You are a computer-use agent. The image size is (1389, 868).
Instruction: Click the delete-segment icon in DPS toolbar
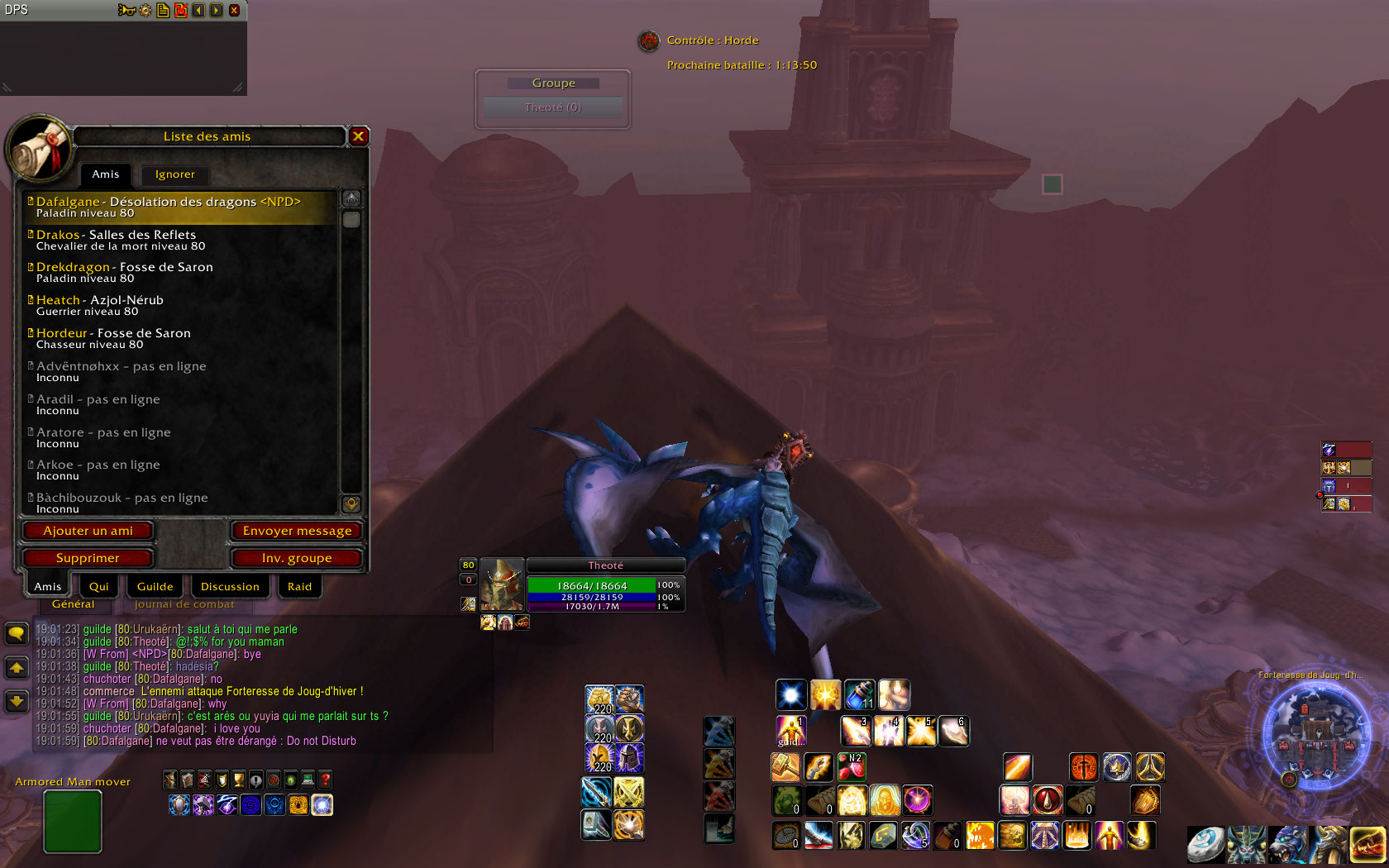(x=181, y=10)
